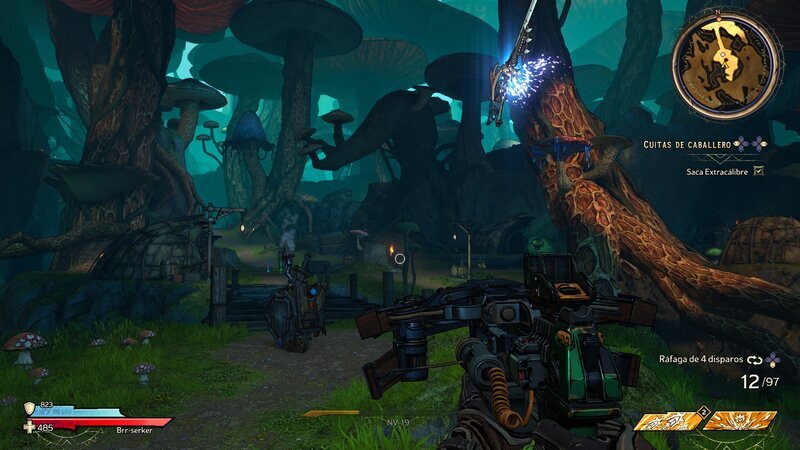The image size is (800, 450).
Task: Activate the right orange burst spell icon
Action: (x=740, y=420)
